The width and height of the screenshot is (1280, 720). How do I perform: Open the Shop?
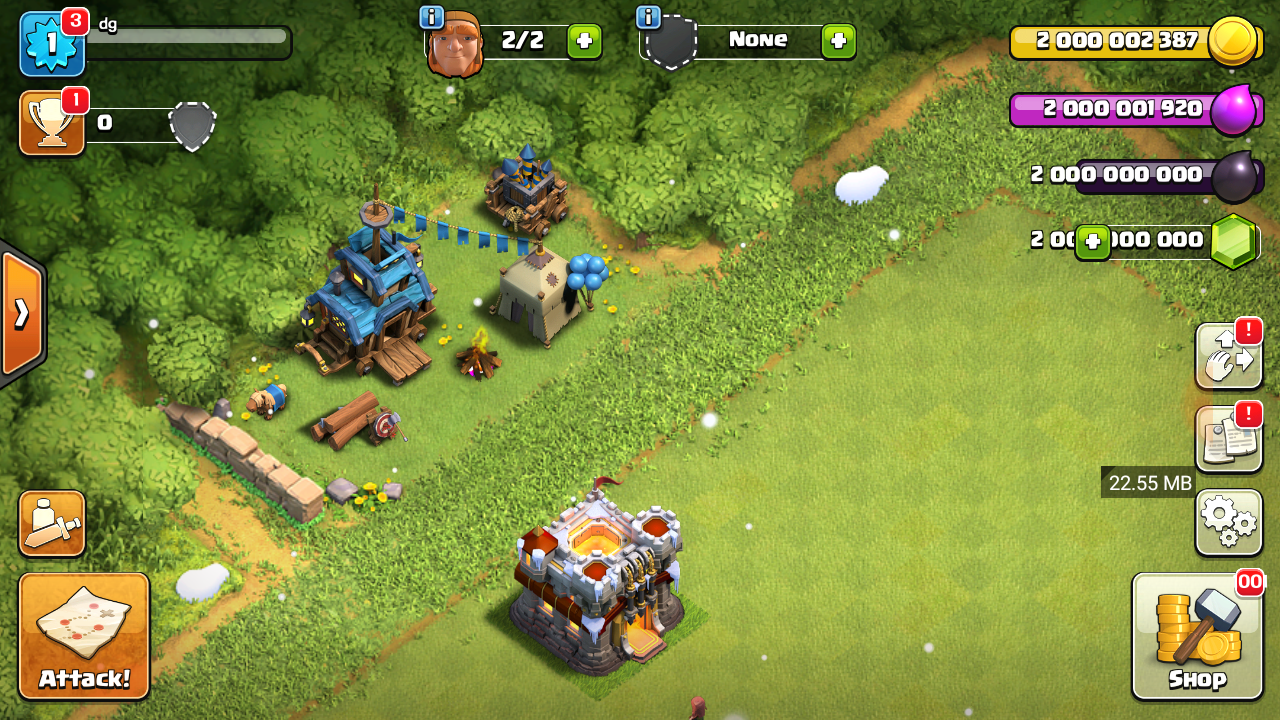1197,635
